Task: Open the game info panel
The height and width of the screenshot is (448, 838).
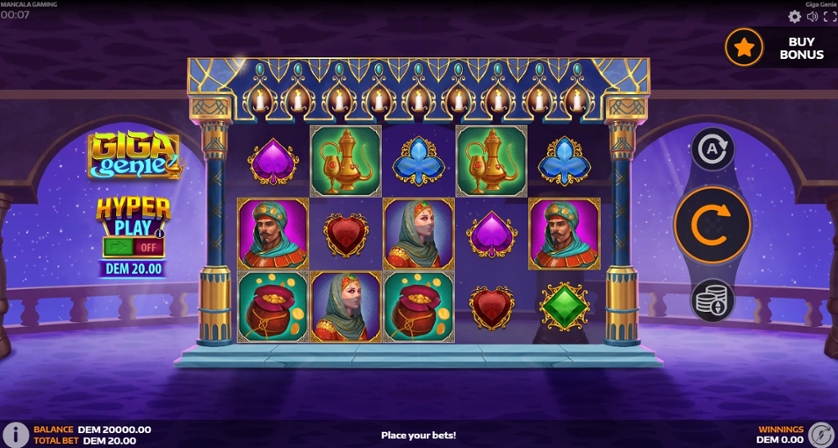Action: click(16, 434)
